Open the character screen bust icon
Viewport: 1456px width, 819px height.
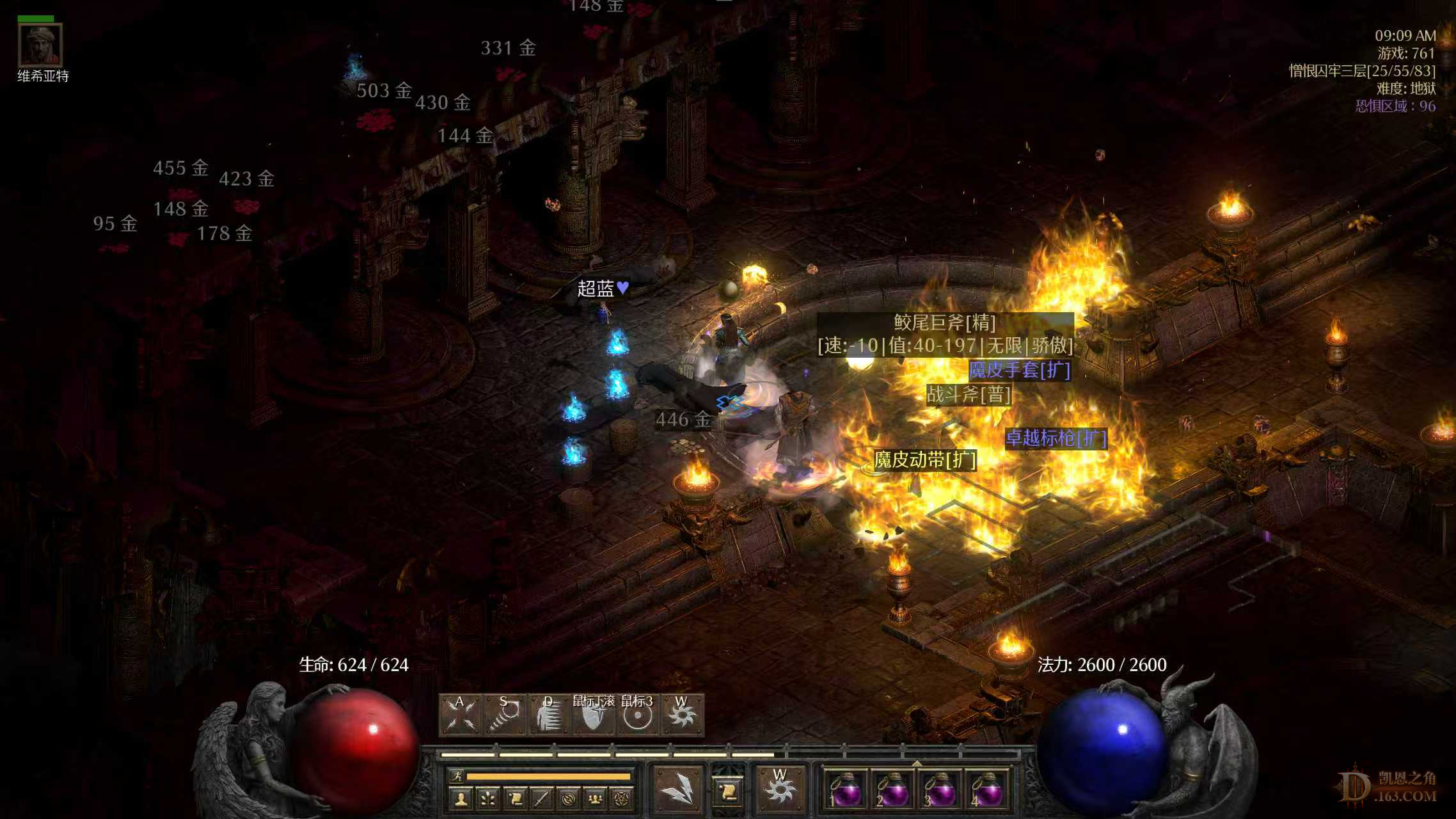[461, 799]
